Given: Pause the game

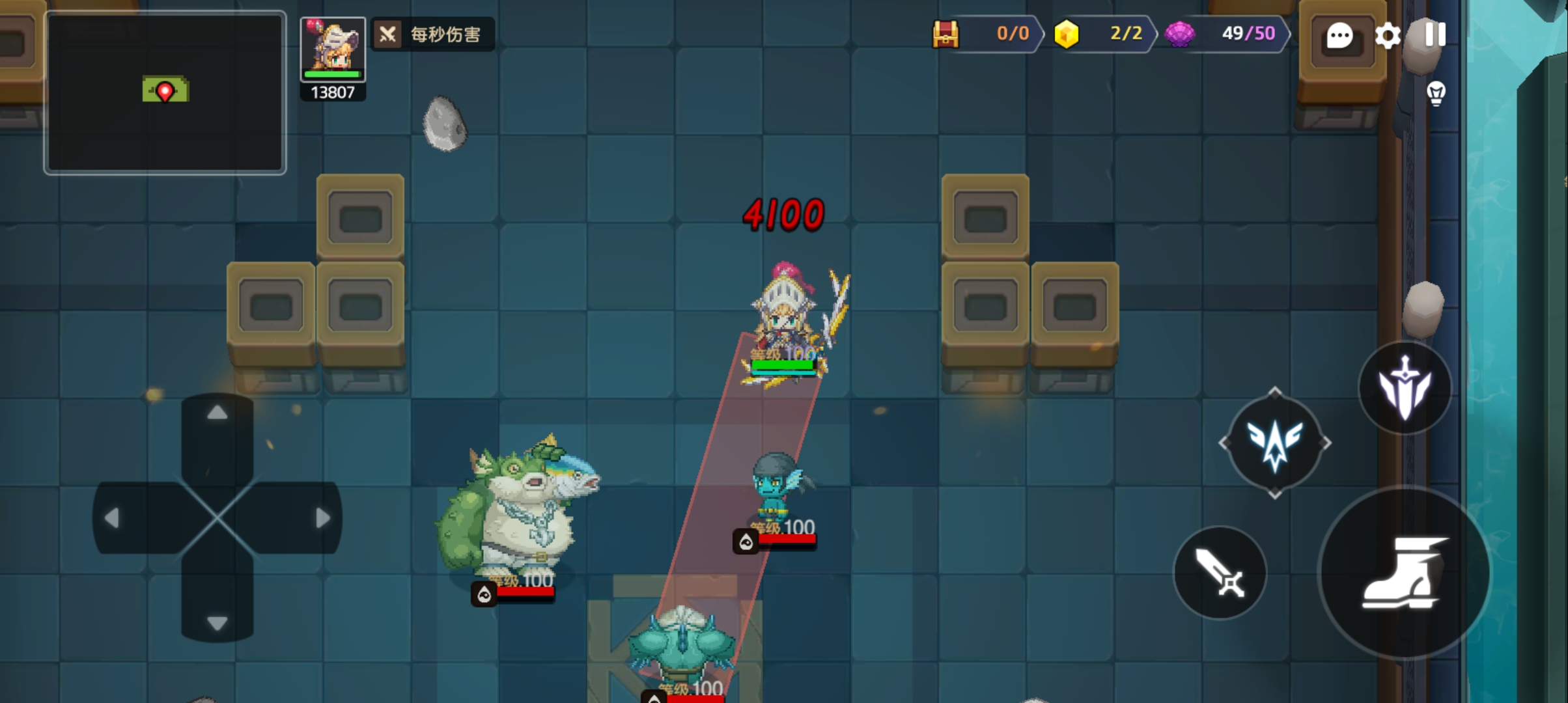Looking at the screenshot, I should coord(1435,34).
